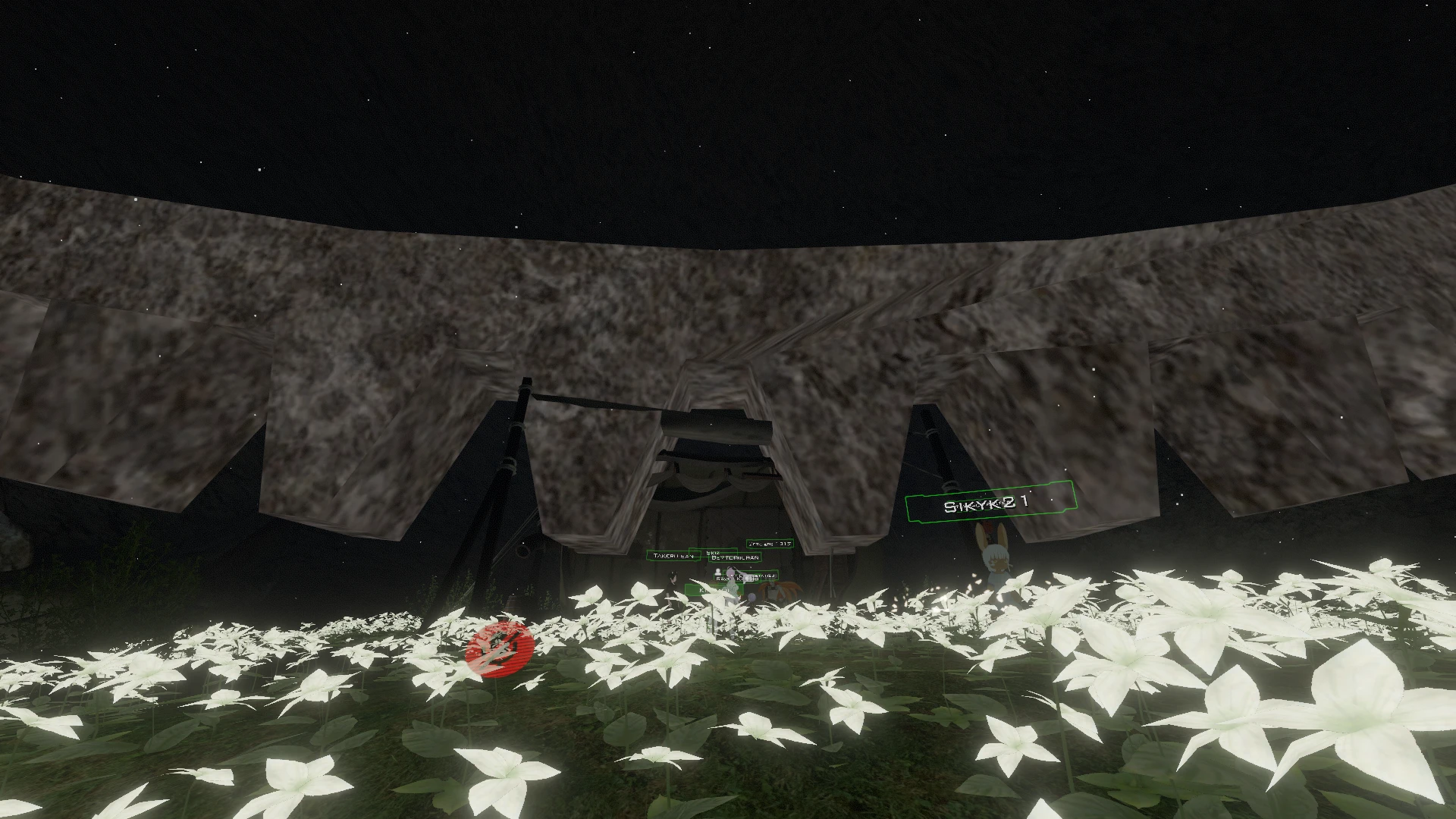Select the TAKERU SAN player nameplate
The width and height of the screenshot is (1456, 819).
pyautogui.click(x=673, y=556)
